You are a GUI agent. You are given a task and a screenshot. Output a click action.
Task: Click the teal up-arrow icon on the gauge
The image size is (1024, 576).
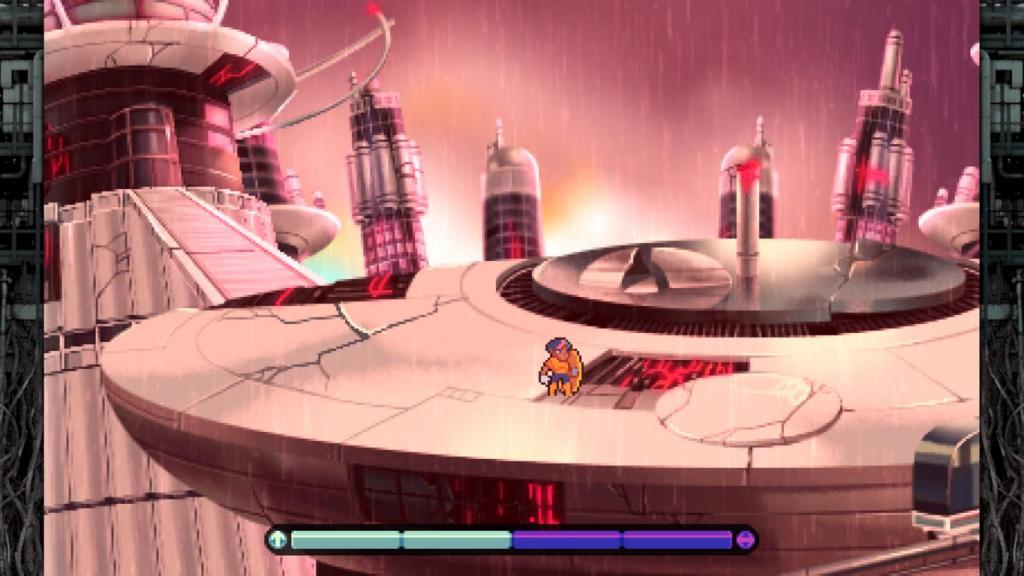[x=278, y=540]
